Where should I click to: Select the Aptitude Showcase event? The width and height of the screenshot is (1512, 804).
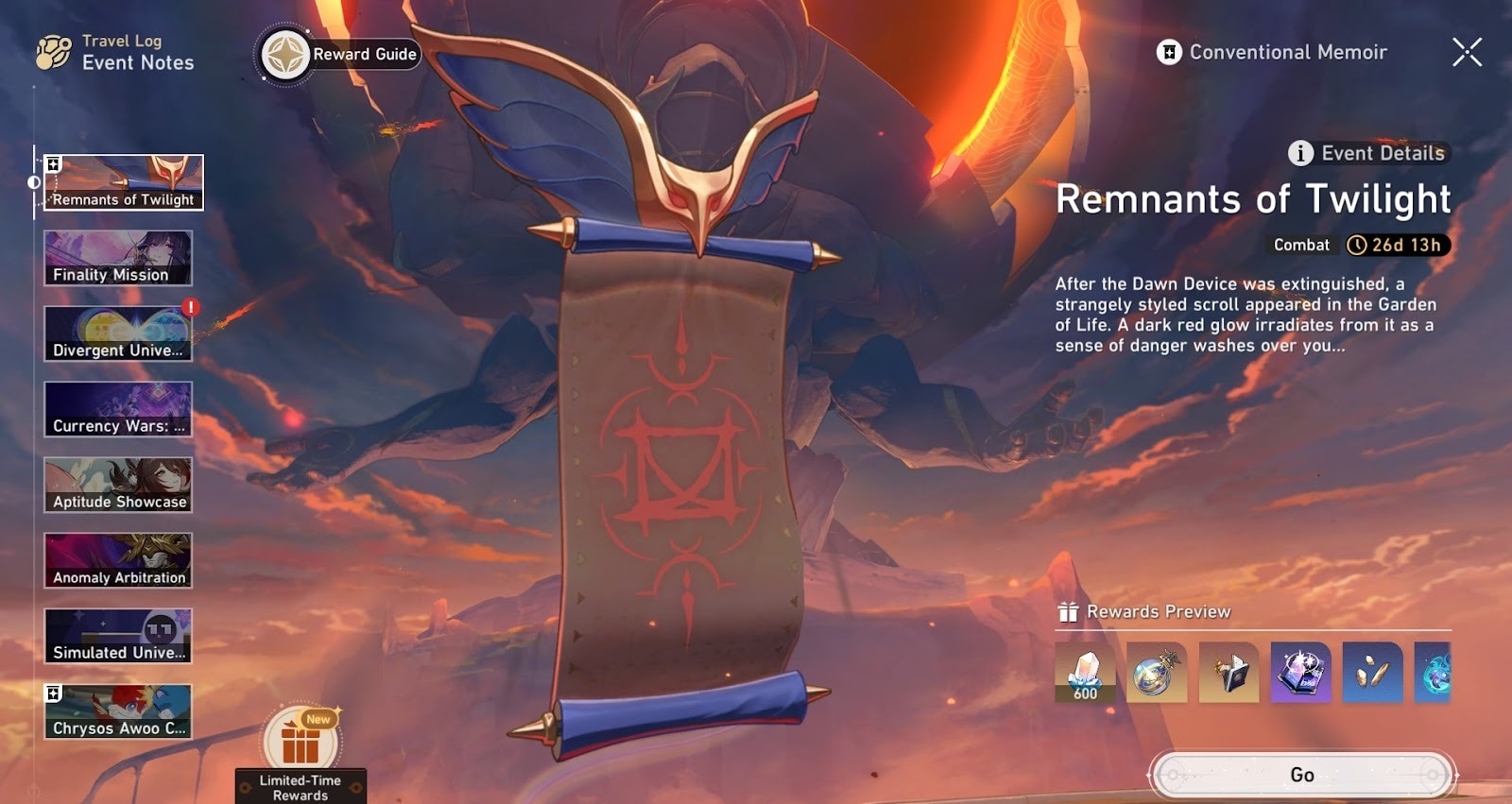[118, 485]
